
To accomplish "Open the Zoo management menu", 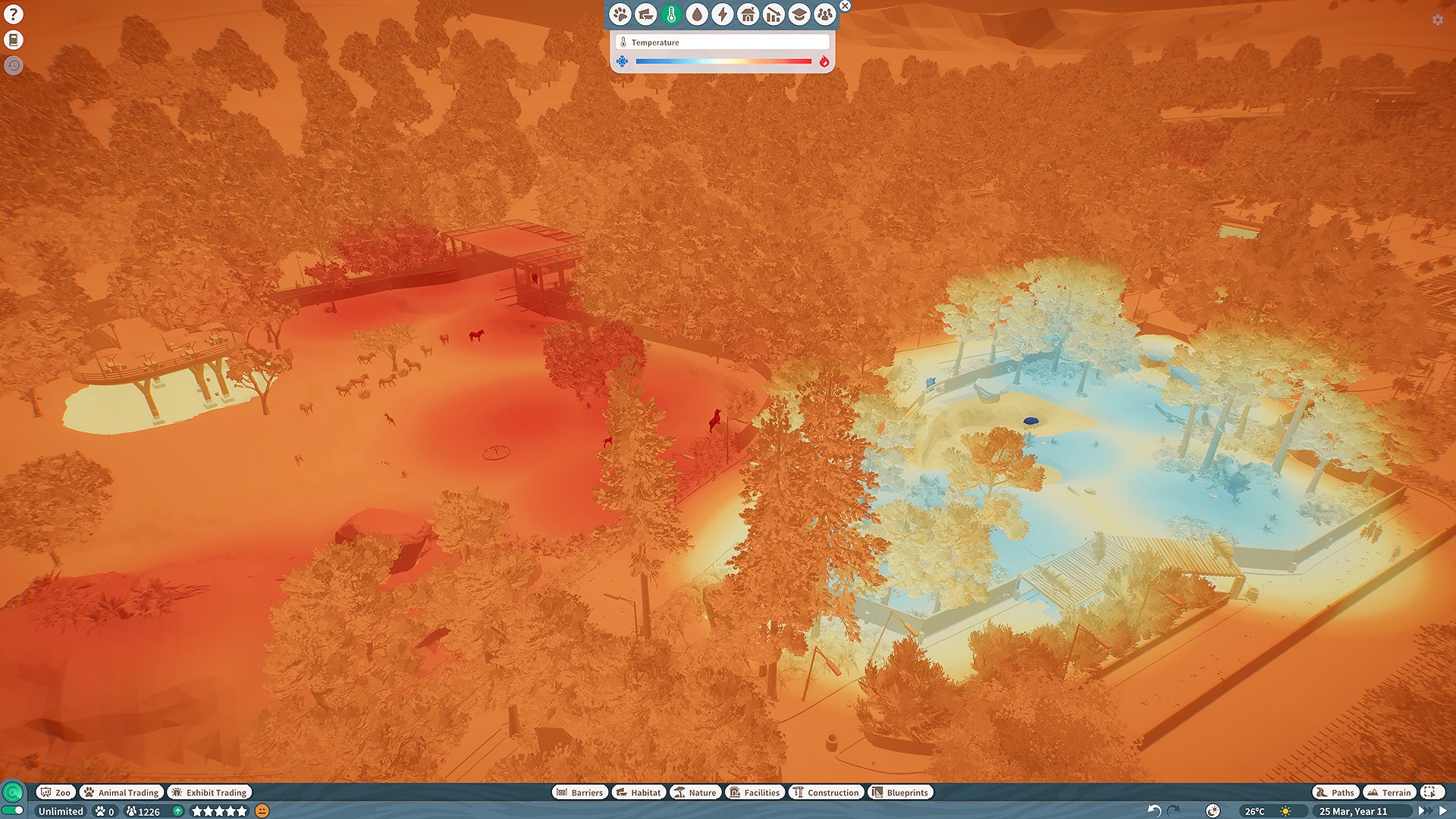I will tap(55, 792).
